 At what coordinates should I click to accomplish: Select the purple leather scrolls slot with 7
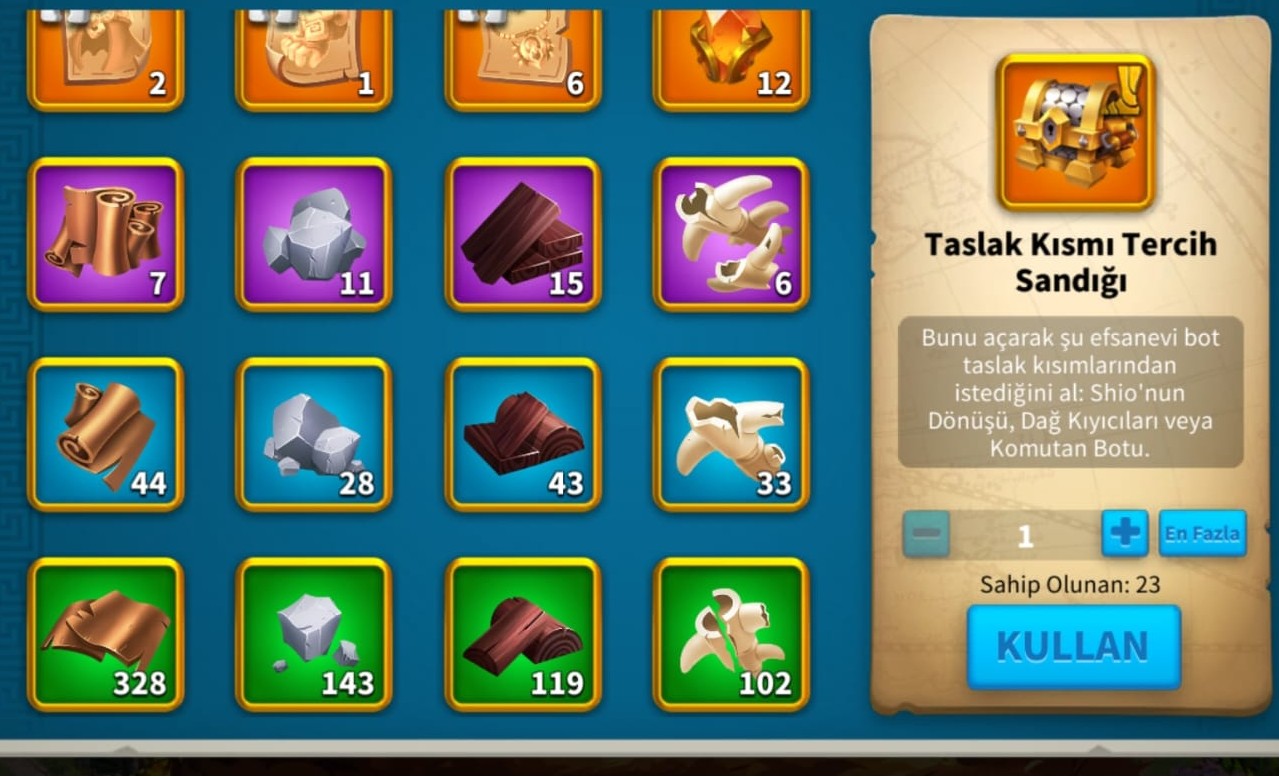click(x=106, y=234)
